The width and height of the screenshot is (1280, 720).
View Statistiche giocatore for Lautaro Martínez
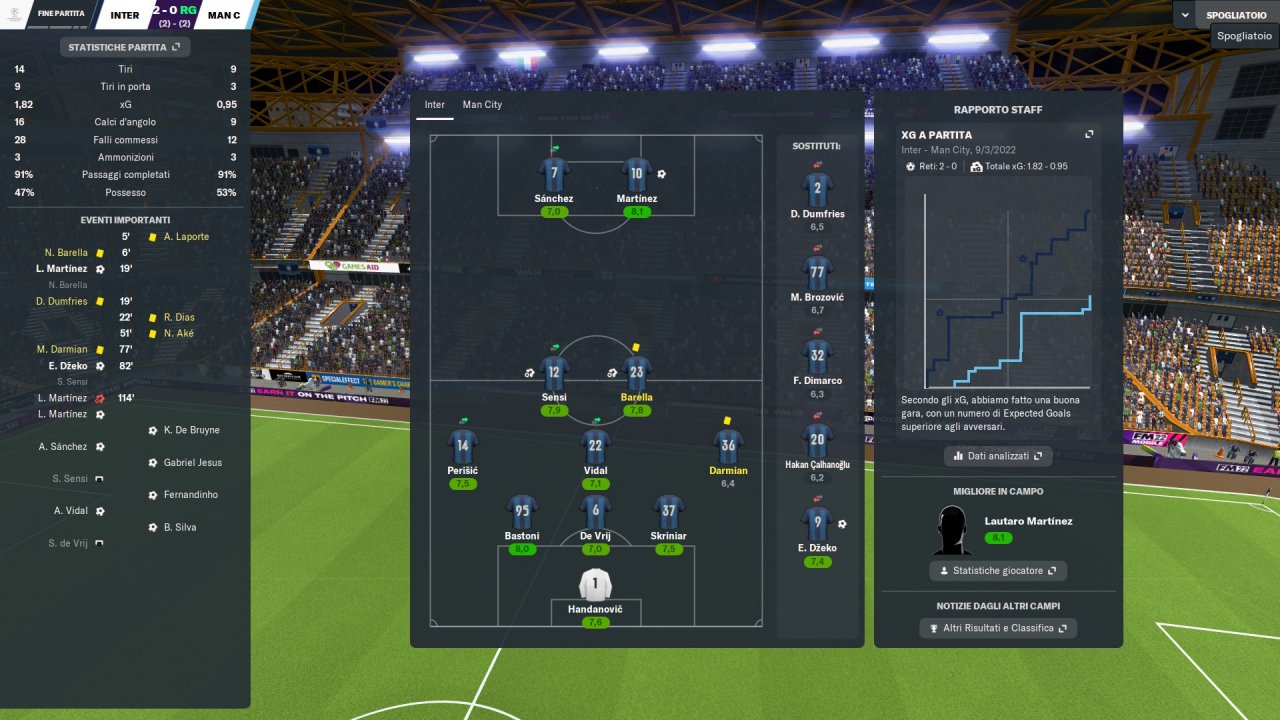(x=997, y=571)
